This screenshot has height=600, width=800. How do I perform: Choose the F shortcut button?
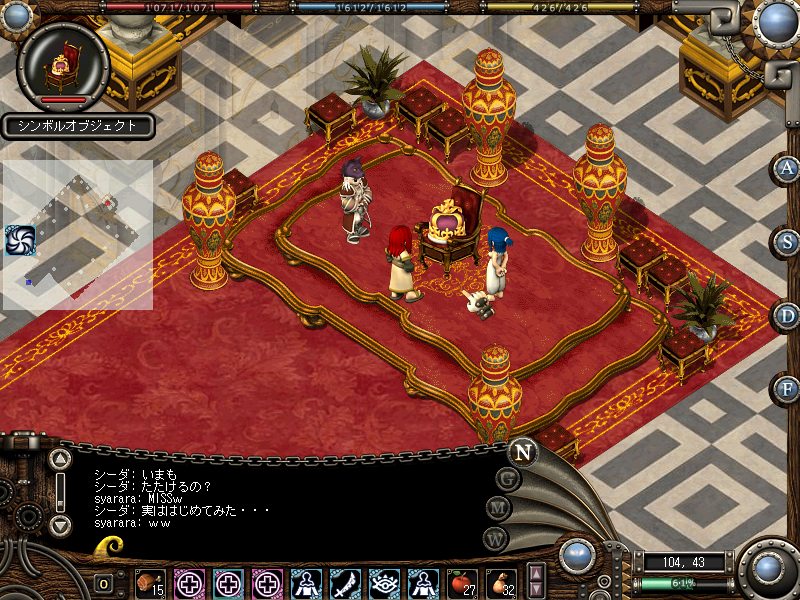788,388
